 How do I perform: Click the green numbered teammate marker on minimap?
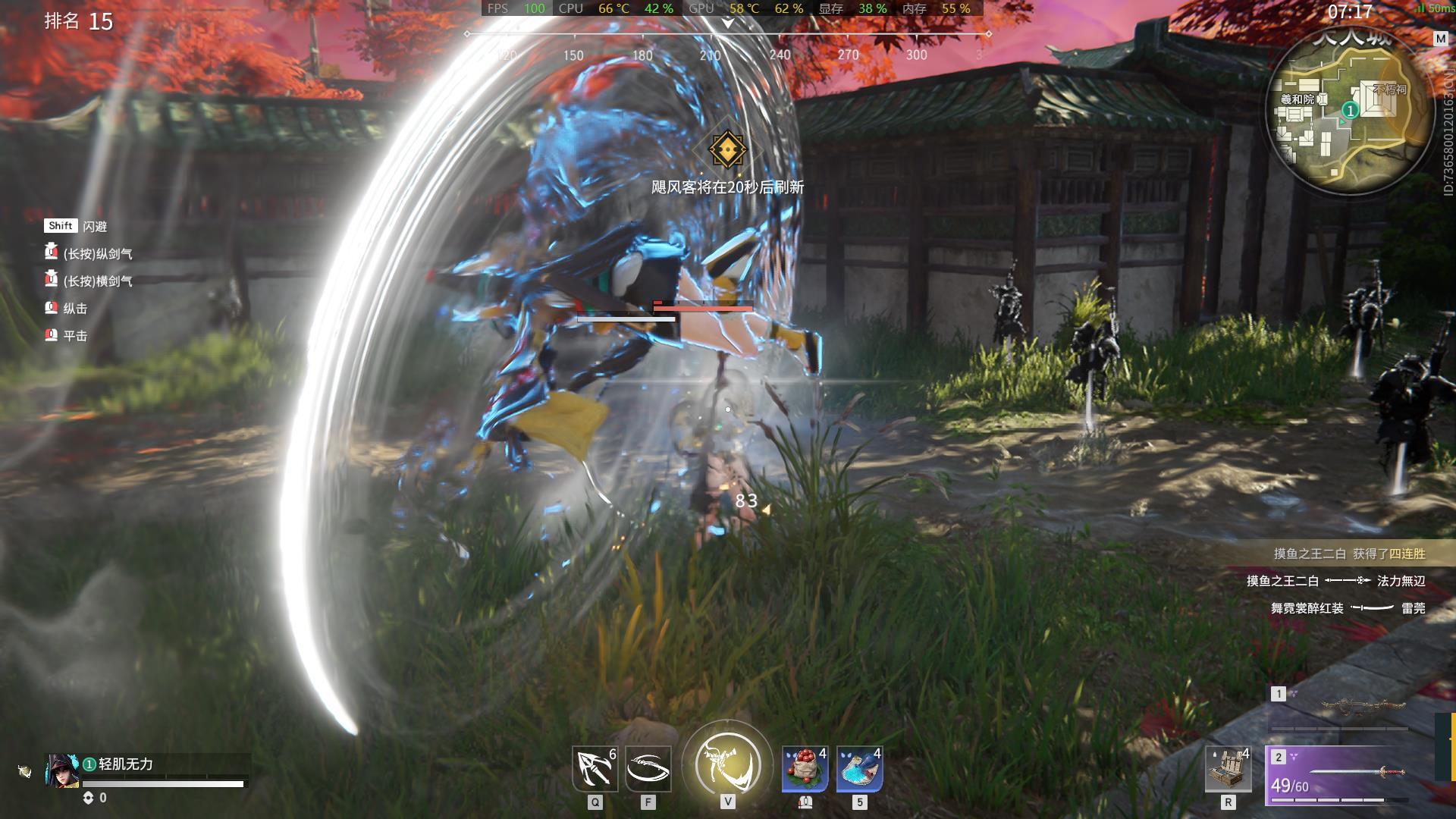point(1350,111)
